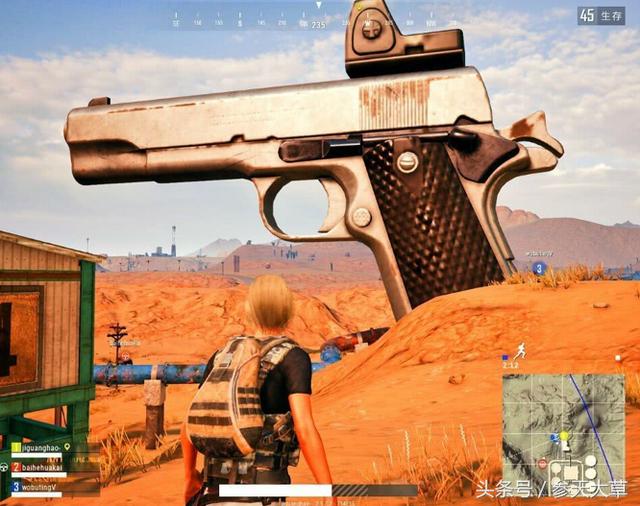
Task: Select teammate wobutingV in the squad list
Action: coord(40,486)
